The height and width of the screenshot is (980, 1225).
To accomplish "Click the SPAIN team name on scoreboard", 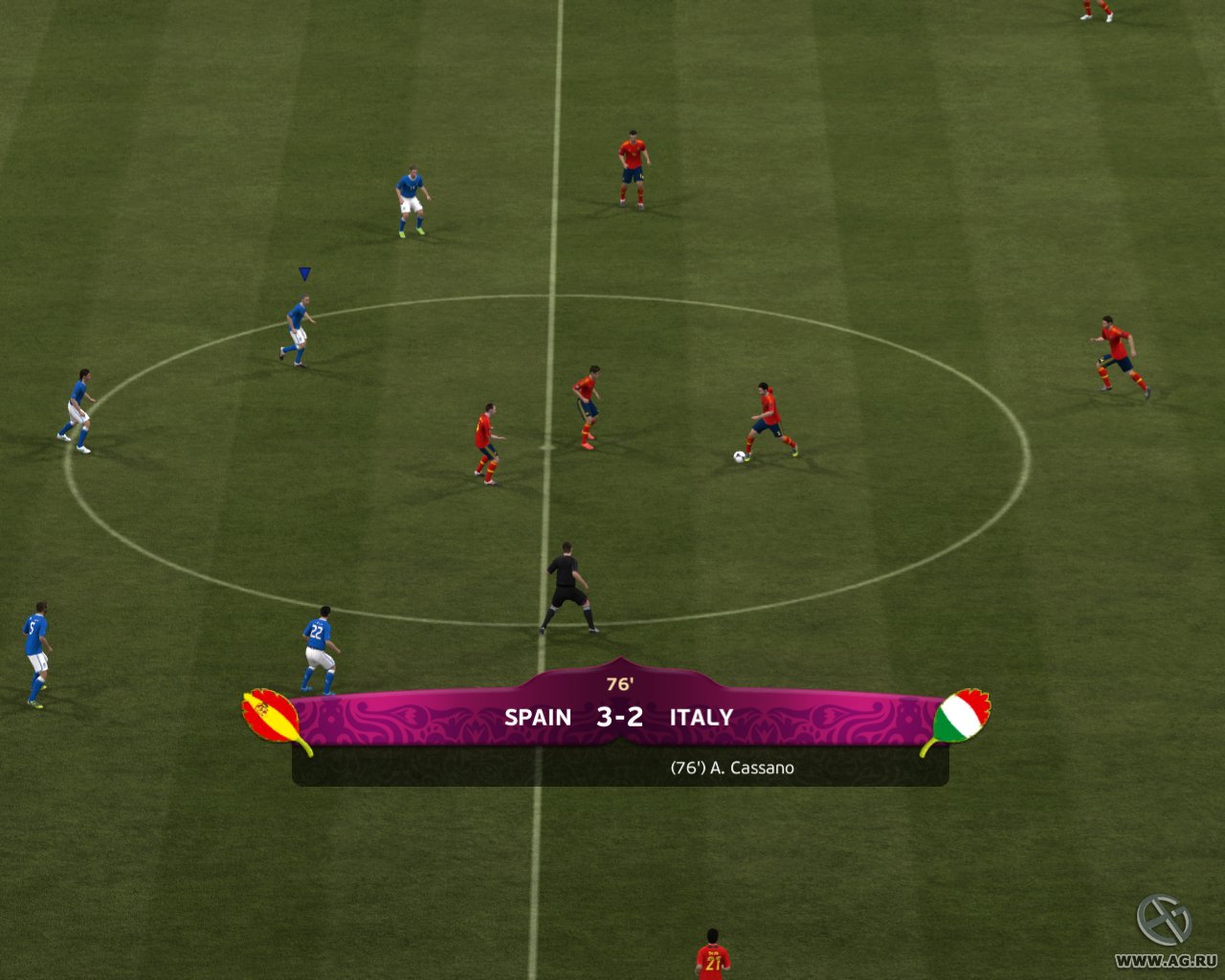I will [540, 717].
